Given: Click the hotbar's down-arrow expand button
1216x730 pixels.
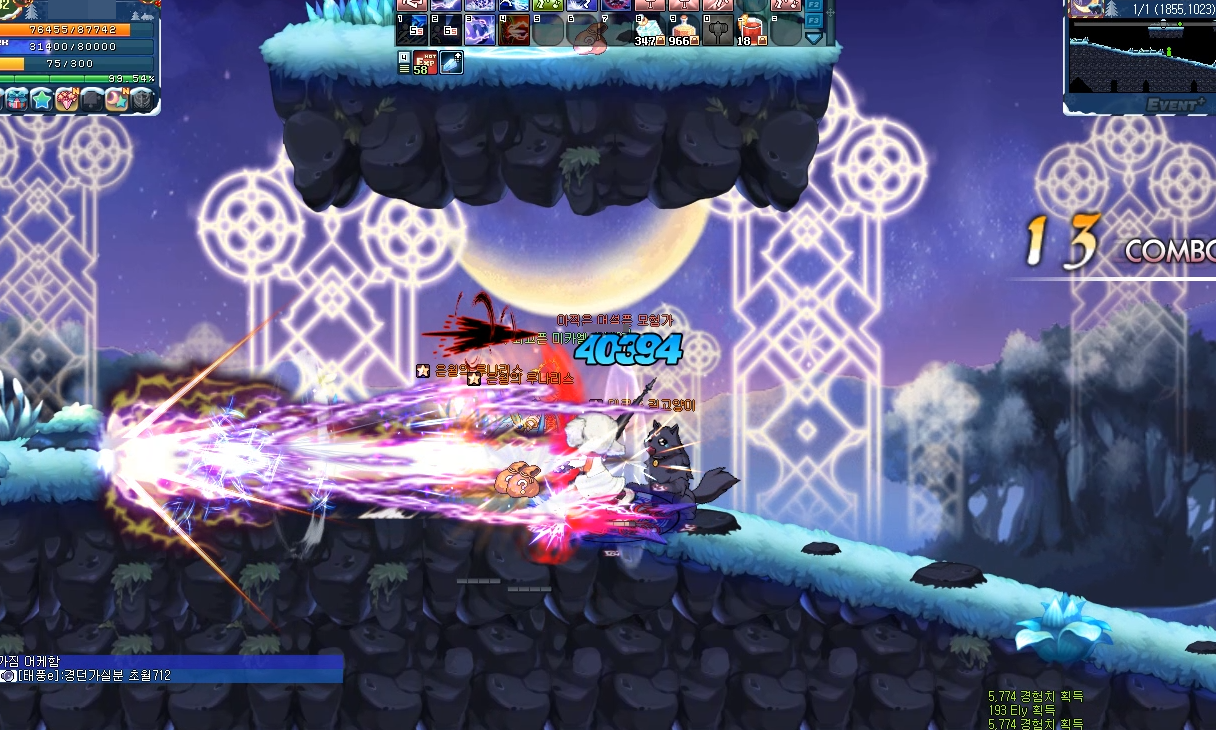Looking at the screenshot, I should click(813, 37).
